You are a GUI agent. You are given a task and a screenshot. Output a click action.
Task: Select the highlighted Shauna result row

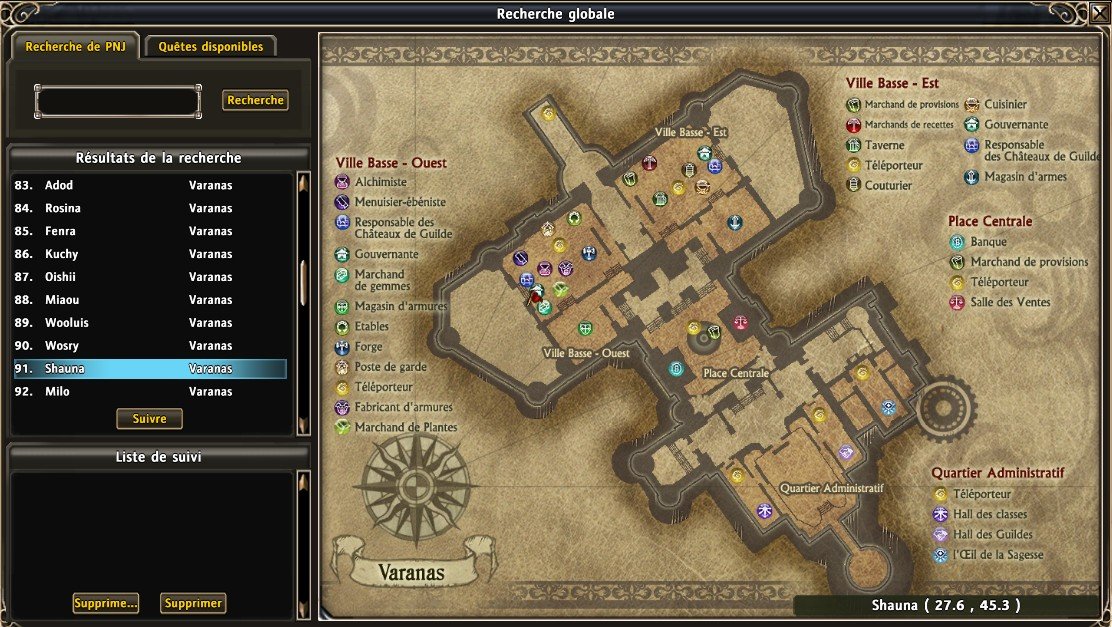coord(150,369)
